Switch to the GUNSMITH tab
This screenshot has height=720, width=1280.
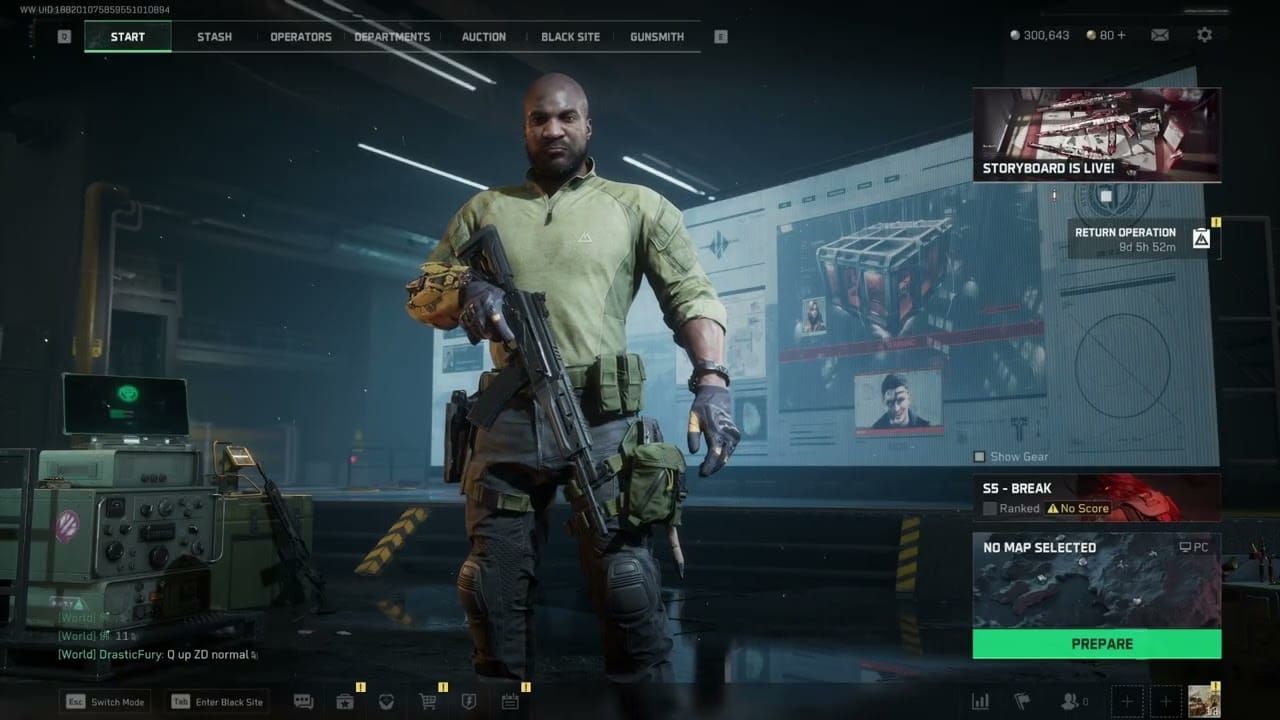pyautogui.click(x=656, y=36)
